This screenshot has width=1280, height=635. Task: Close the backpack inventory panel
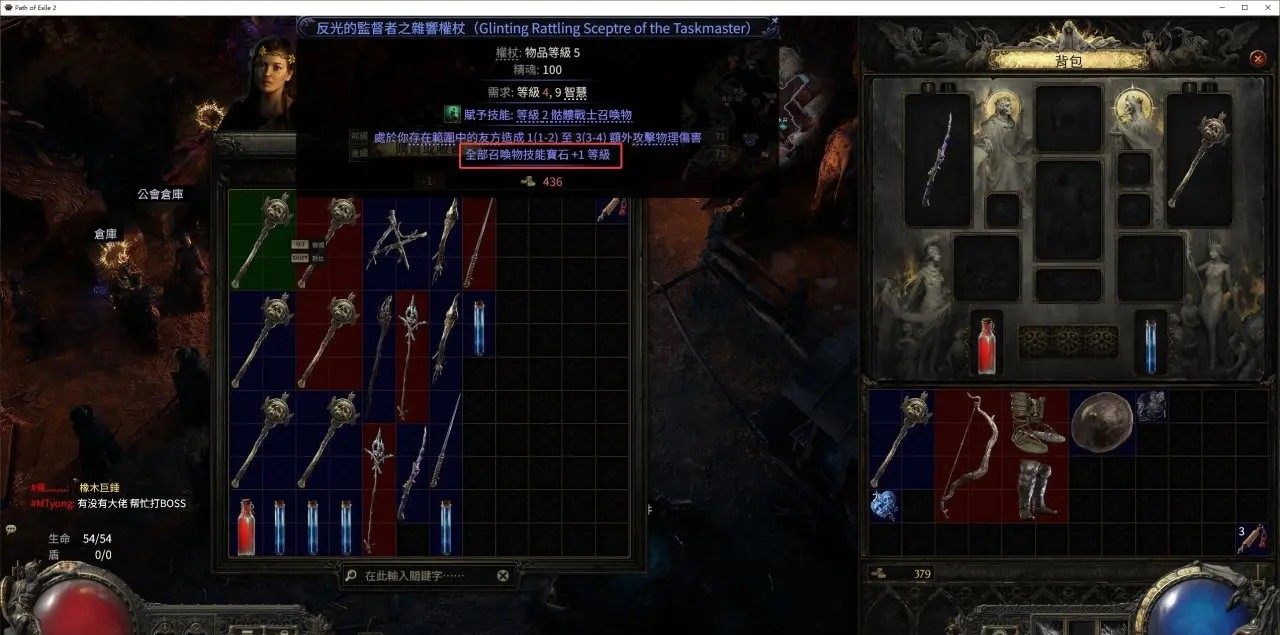click(x=1258, y=59)
